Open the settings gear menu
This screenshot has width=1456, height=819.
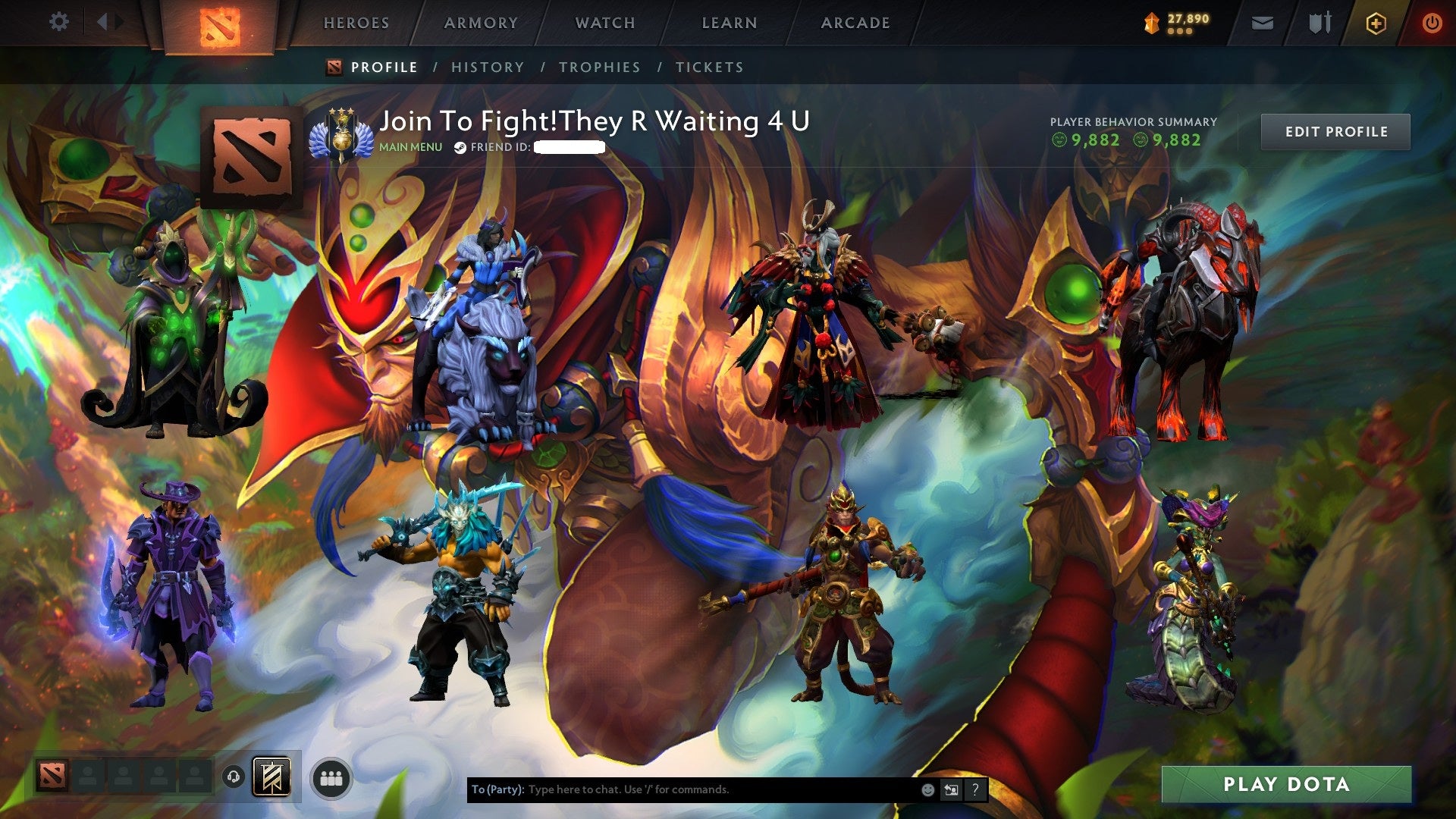click(x=59, y=22)
